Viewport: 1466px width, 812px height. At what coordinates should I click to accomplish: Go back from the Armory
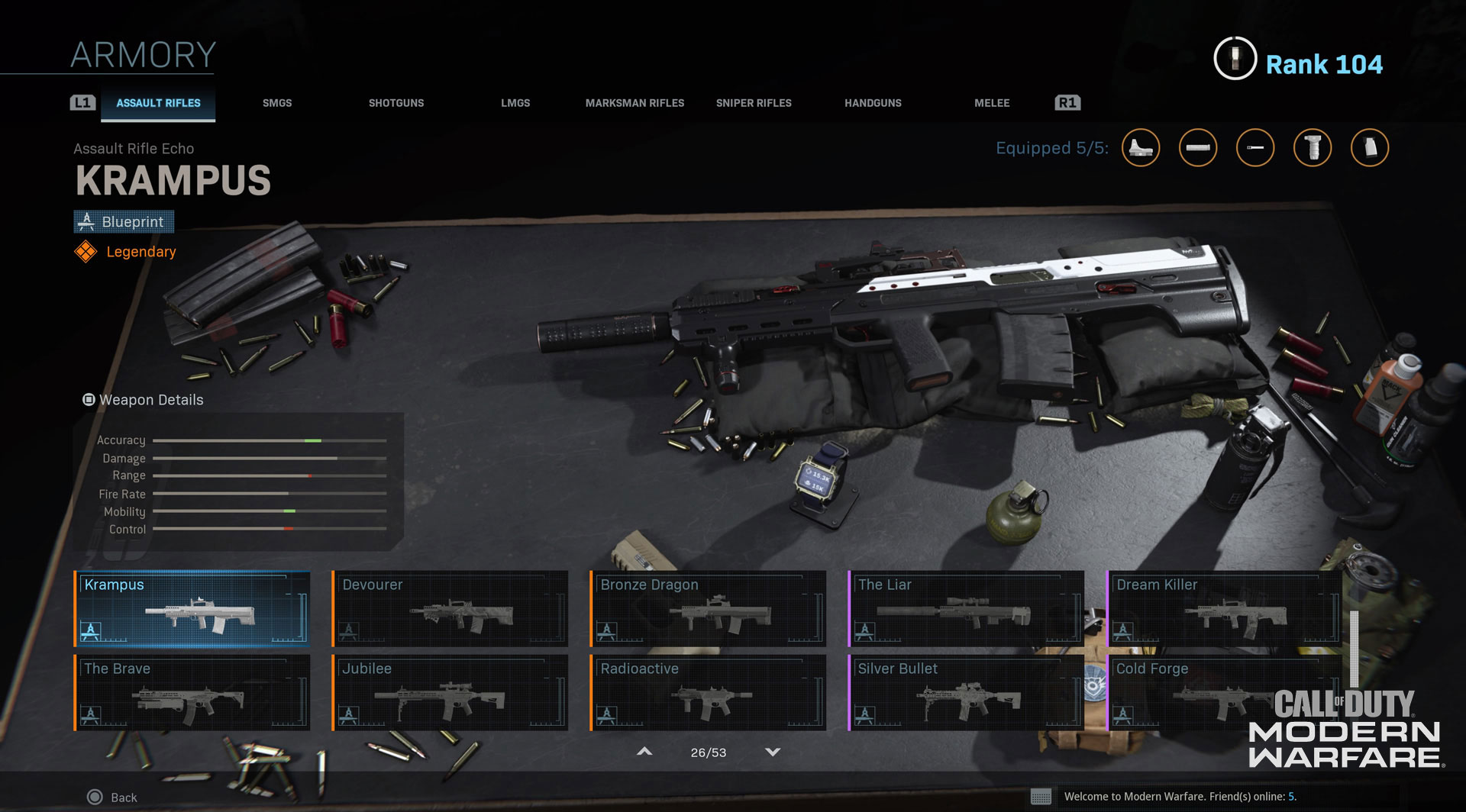(x=113, y=797)
